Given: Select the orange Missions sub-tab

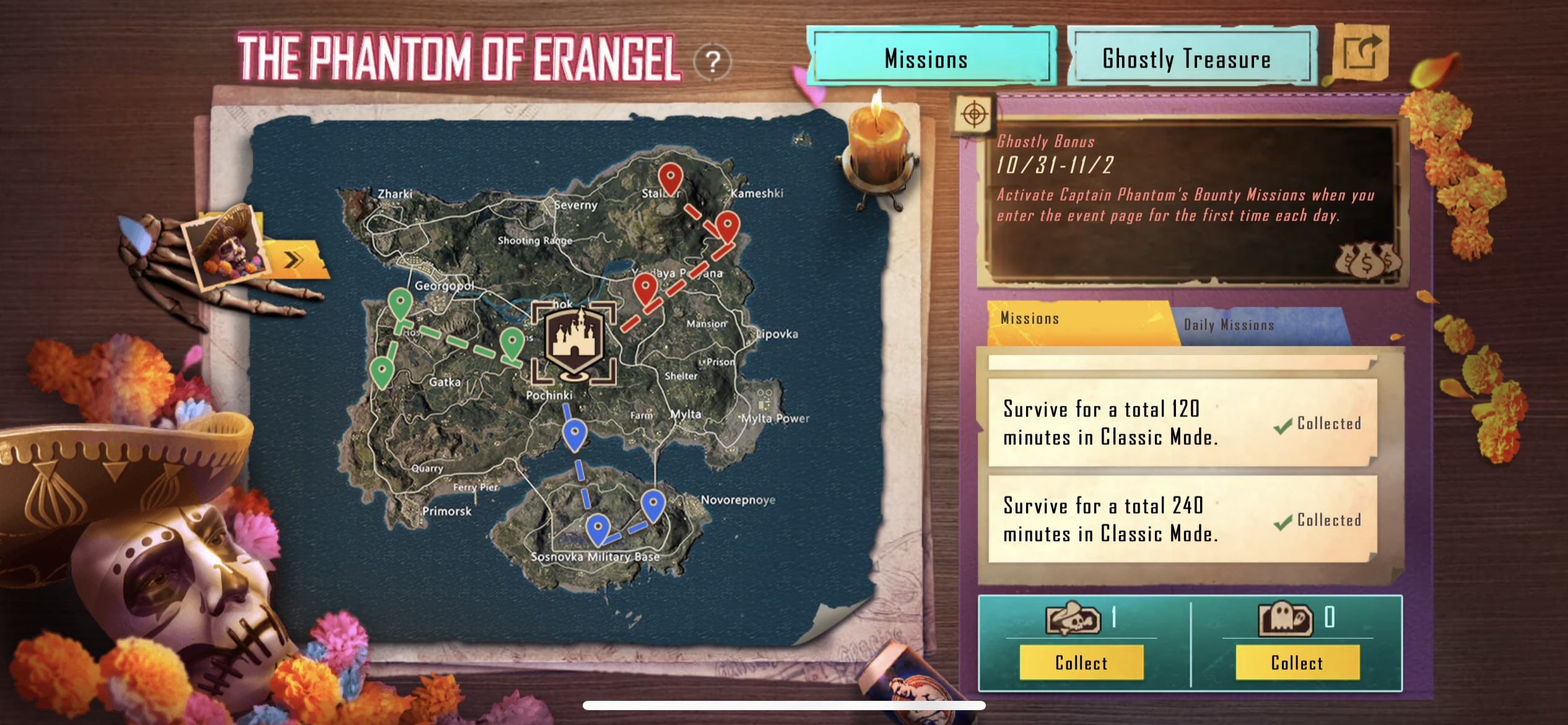Looking at the screenshot, I should tap(1030, 319).
